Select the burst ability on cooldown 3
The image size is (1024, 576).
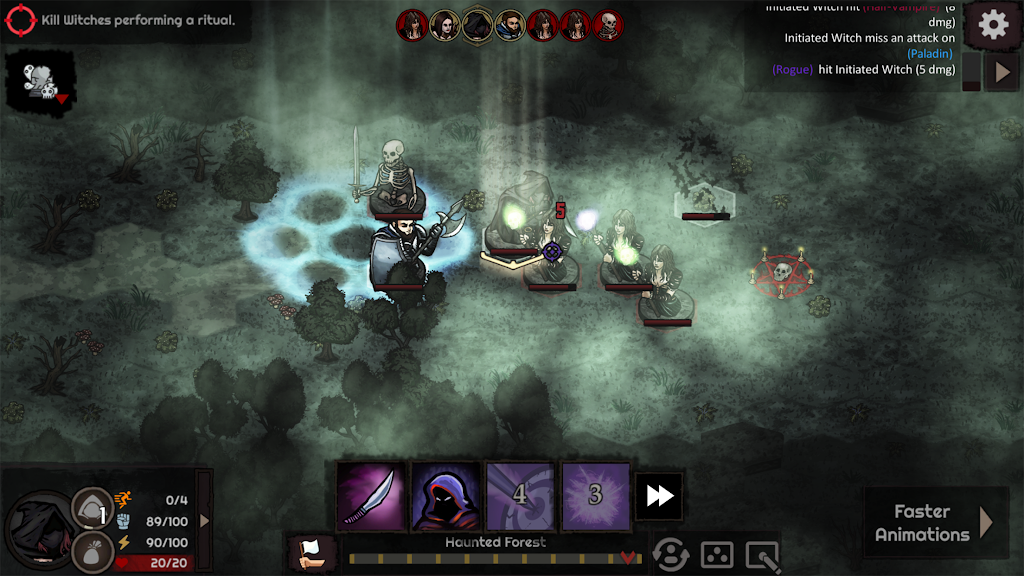(x=596, y=495)
